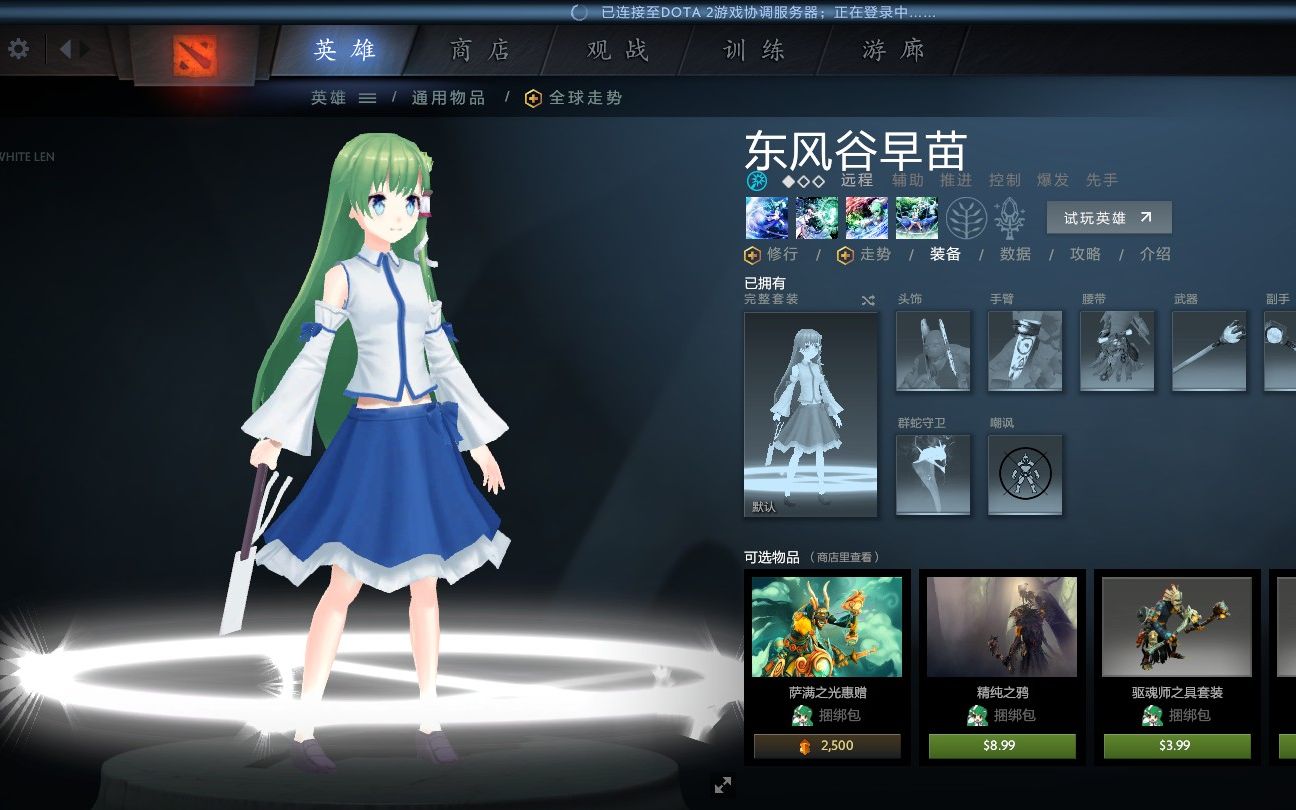Viewport: 1296px width, 810px height.
Task: Click the Aghanim's Scepter upgrade icon
Action: (x=1008, y=217)
